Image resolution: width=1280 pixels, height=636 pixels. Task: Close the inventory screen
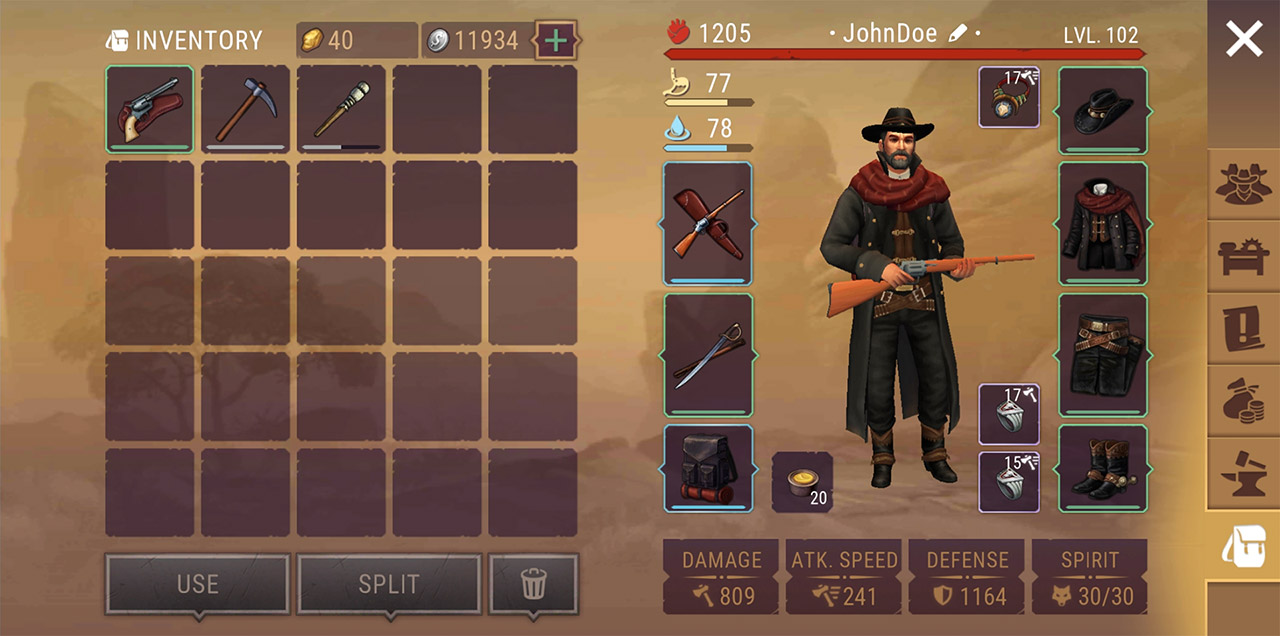coord(1243,40)
